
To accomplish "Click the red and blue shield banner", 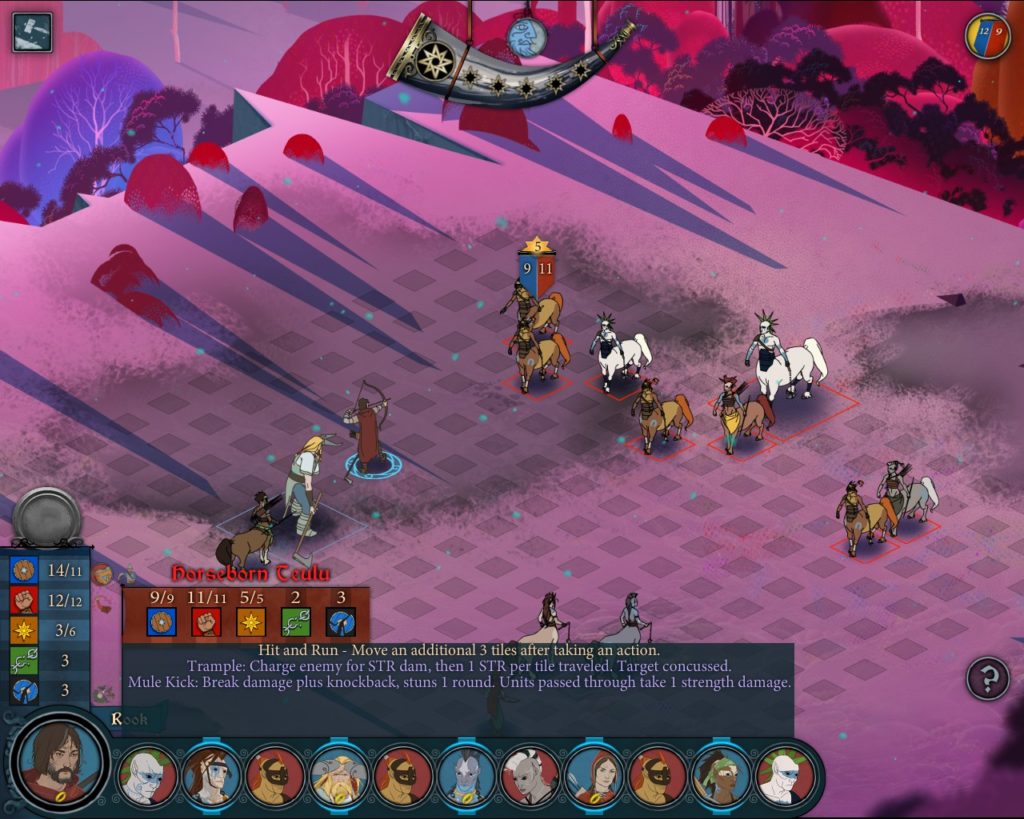I will point(987,36).
